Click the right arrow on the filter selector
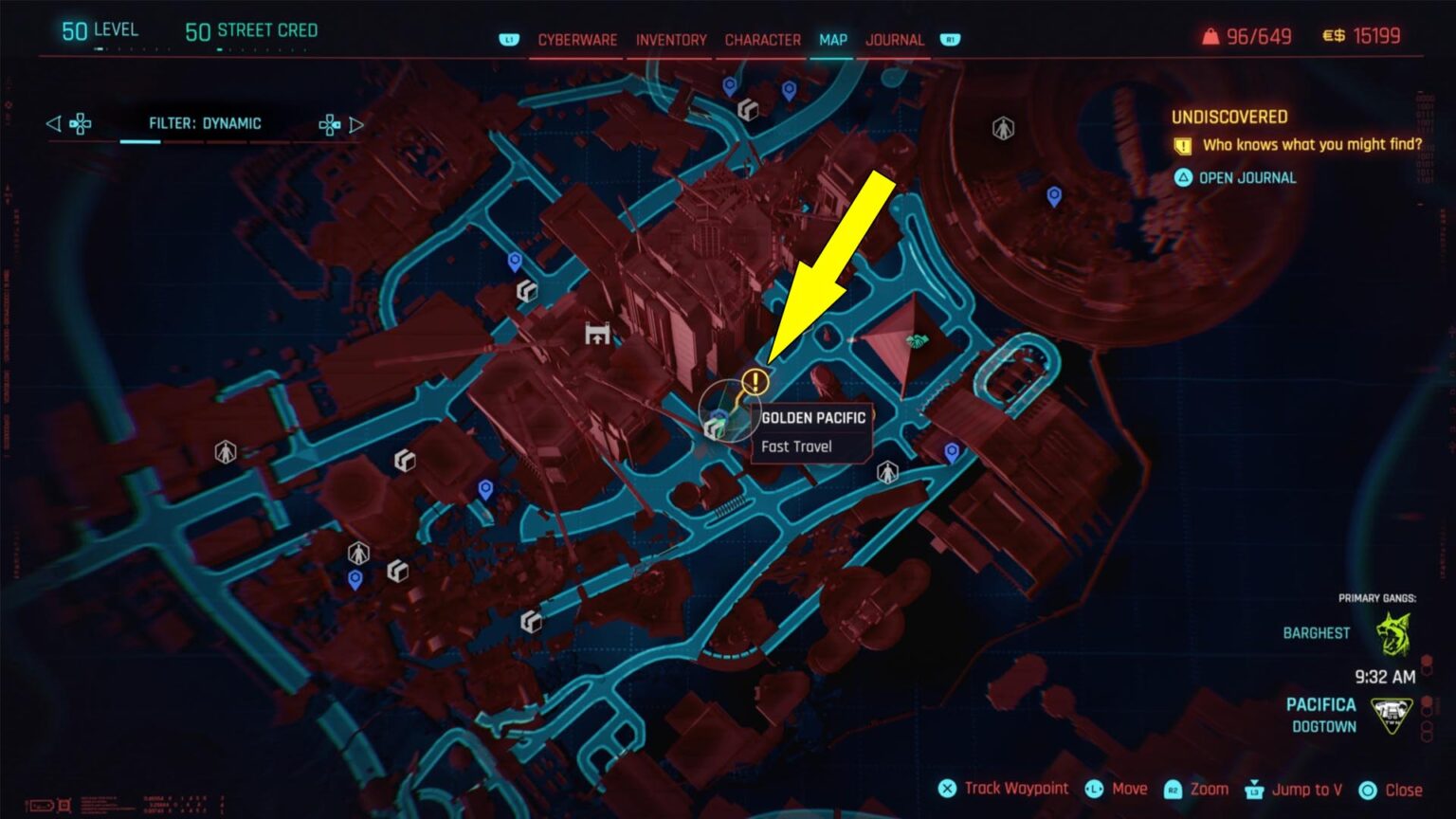This screenshot has width=1456, height=819. (357, 122)
